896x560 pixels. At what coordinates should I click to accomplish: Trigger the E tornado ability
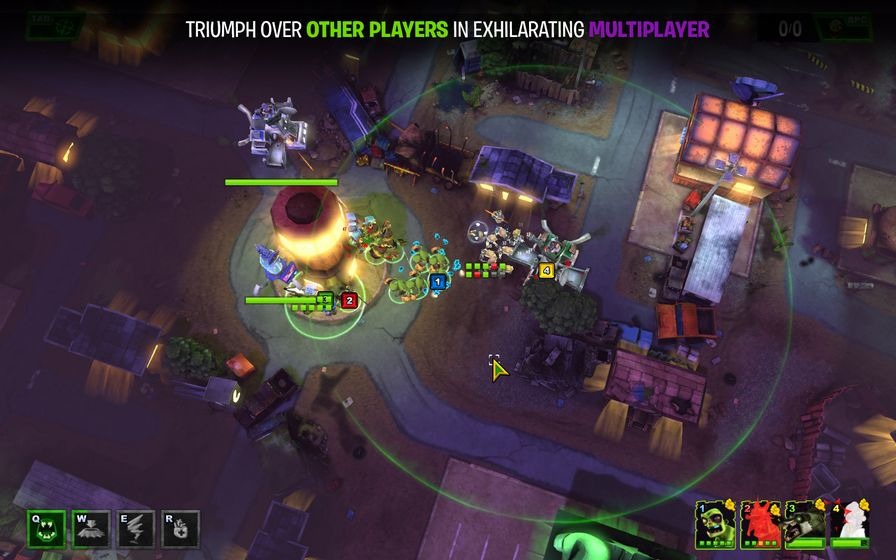pos(136,529)
